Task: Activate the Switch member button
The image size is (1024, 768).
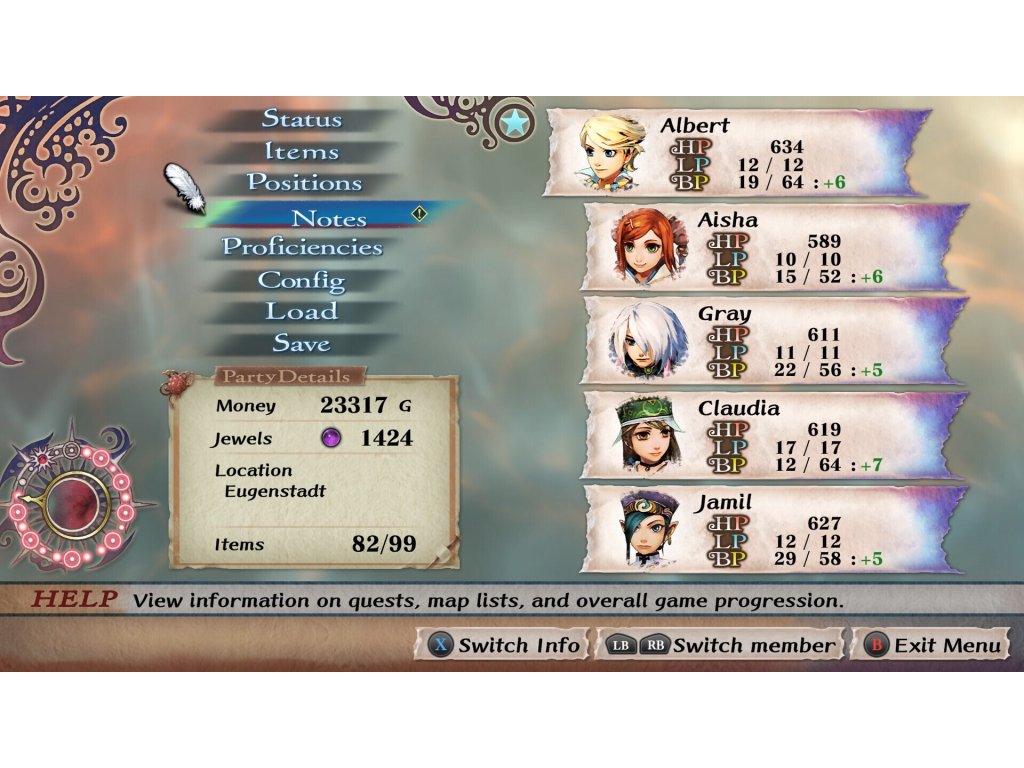Action: (x=720, y=645)
